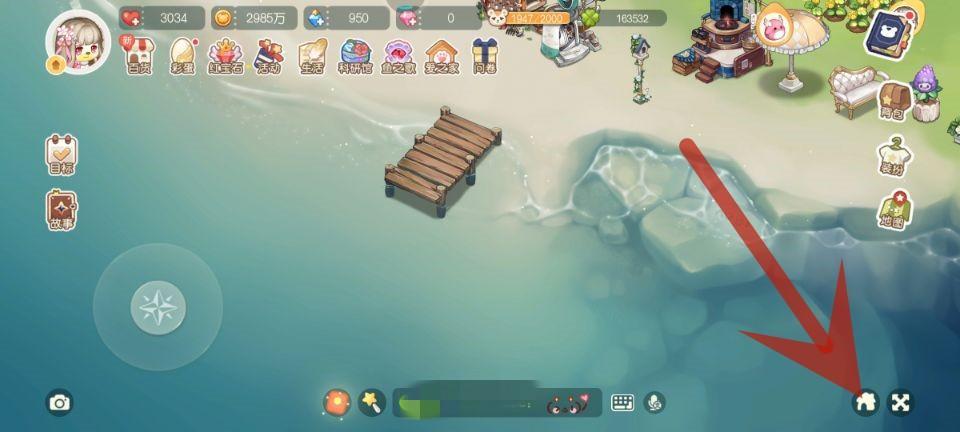Open the 科研馆 research hall

tap(355, 56)
